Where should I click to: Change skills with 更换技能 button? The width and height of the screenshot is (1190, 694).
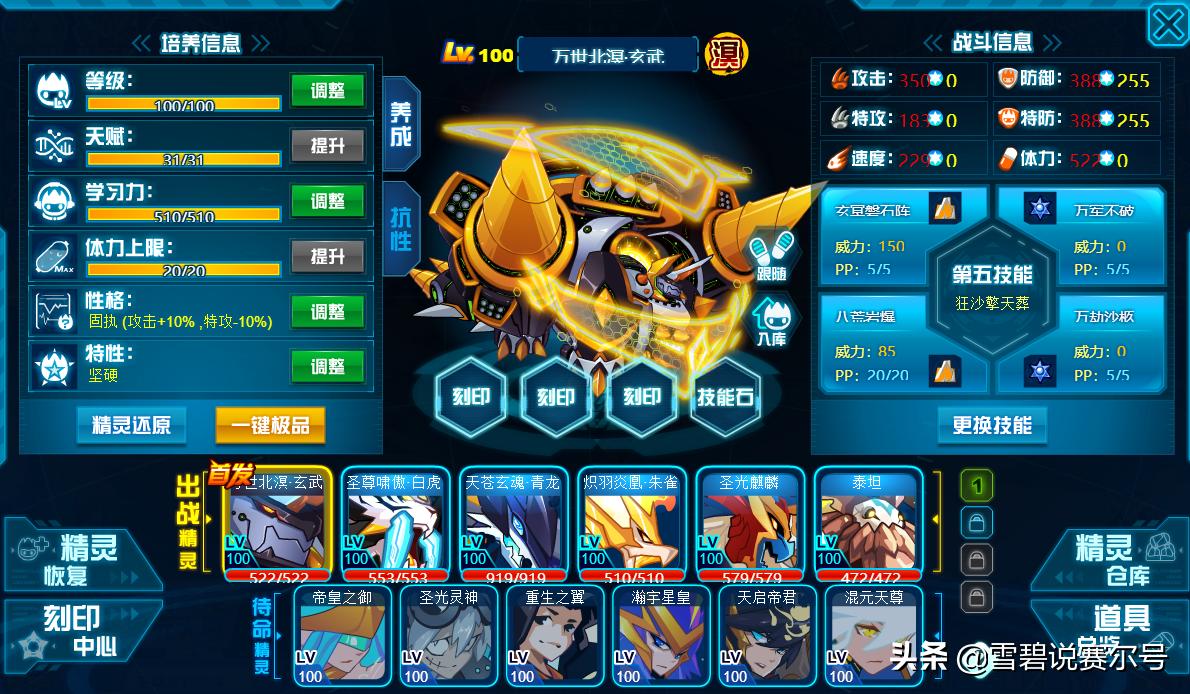[x=992, y=425]
